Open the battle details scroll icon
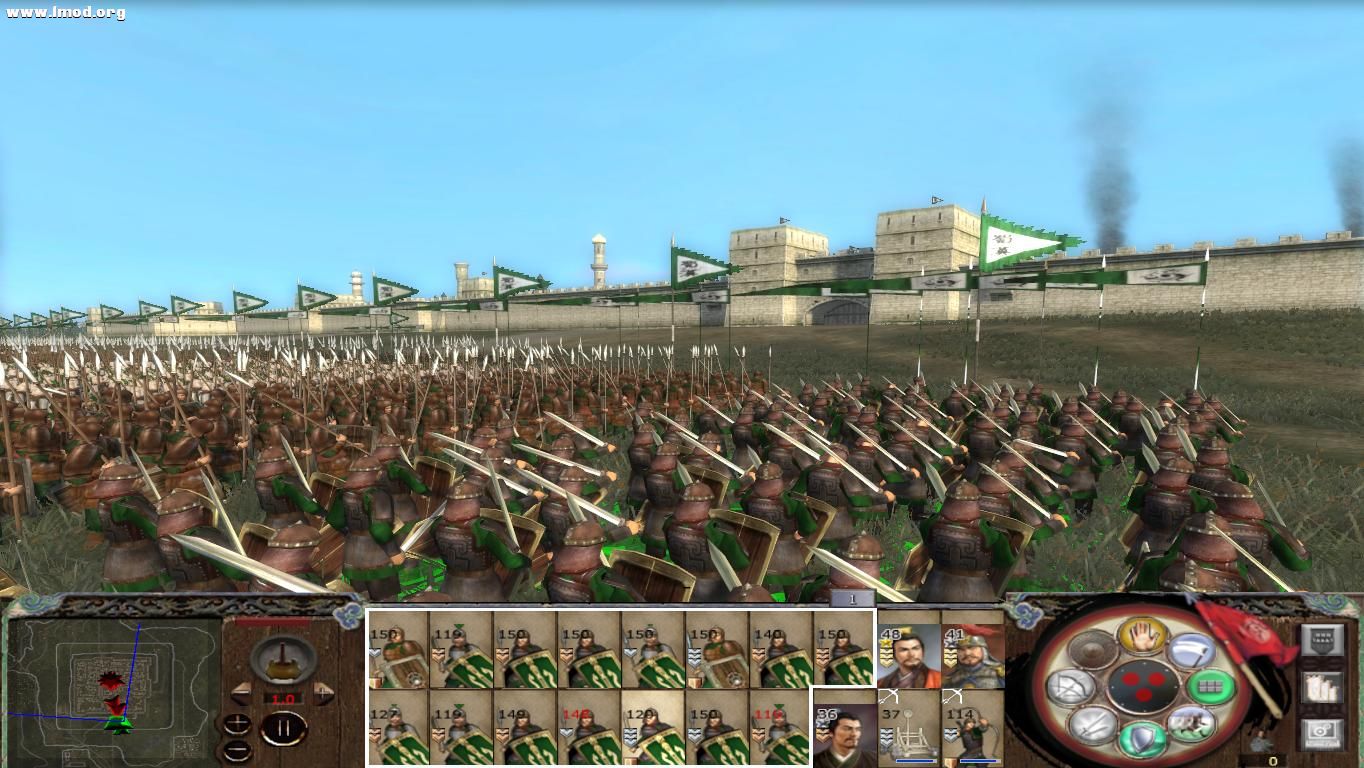This screenshot has width=1364, height=768. [1323, 690]
